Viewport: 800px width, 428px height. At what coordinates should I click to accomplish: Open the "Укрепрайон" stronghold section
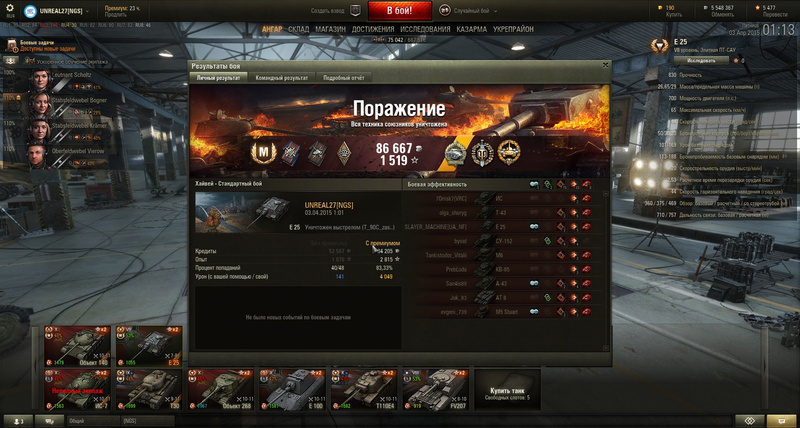tap(514, 29)
